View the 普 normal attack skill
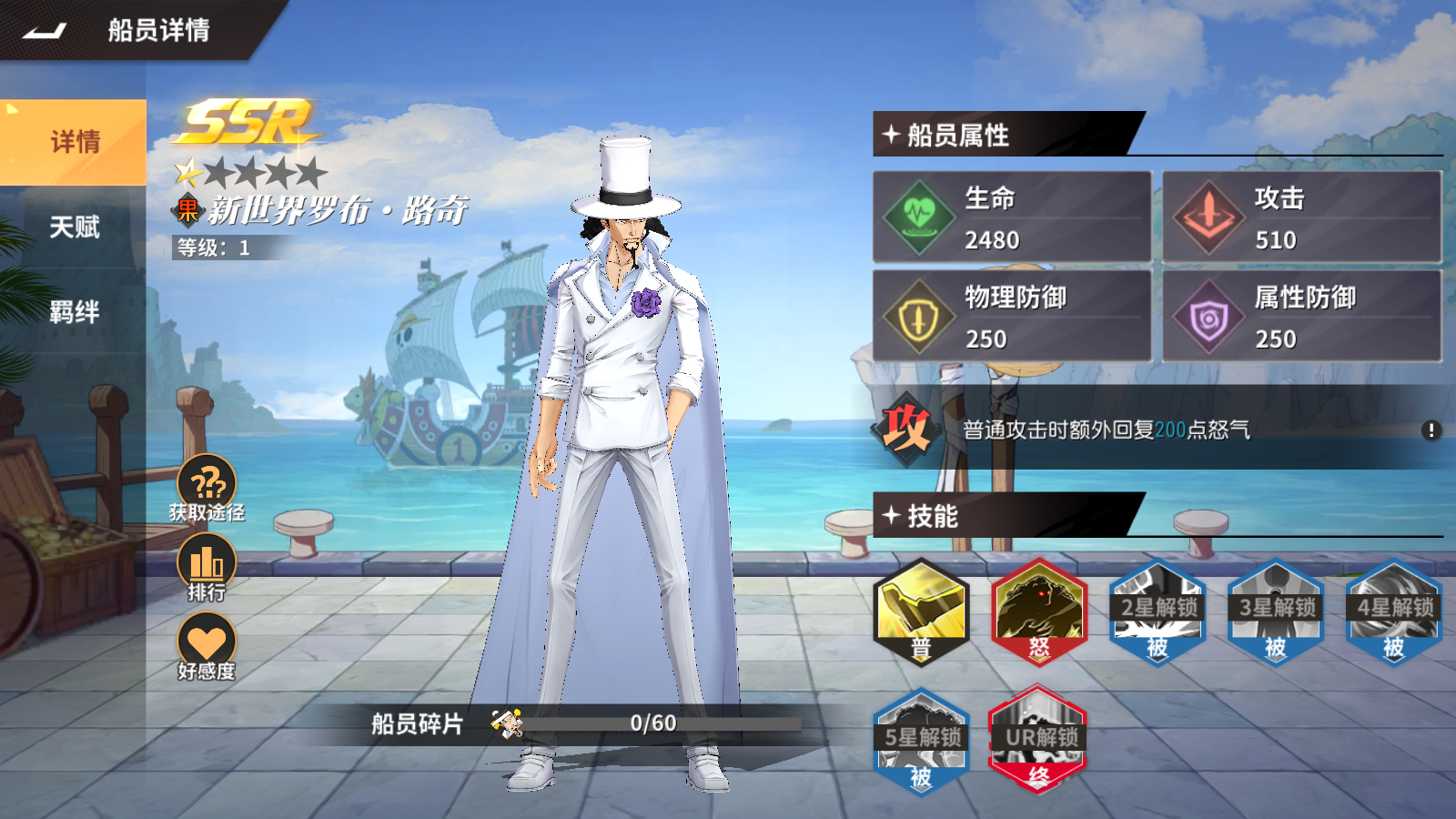 921,612
